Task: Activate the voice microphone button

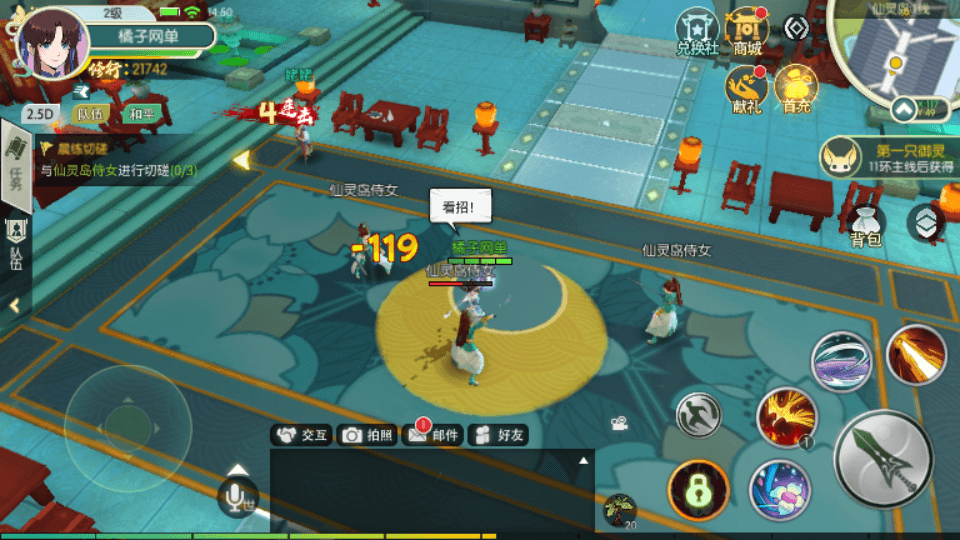Action: [x=237, y=496]
